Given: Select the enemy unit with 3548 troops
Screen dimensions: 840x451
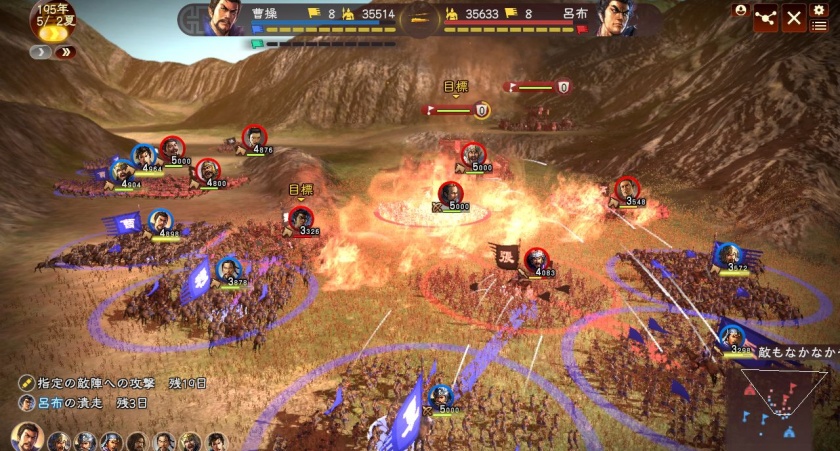Looking at the screenshot, I should (x=626, y=189).
